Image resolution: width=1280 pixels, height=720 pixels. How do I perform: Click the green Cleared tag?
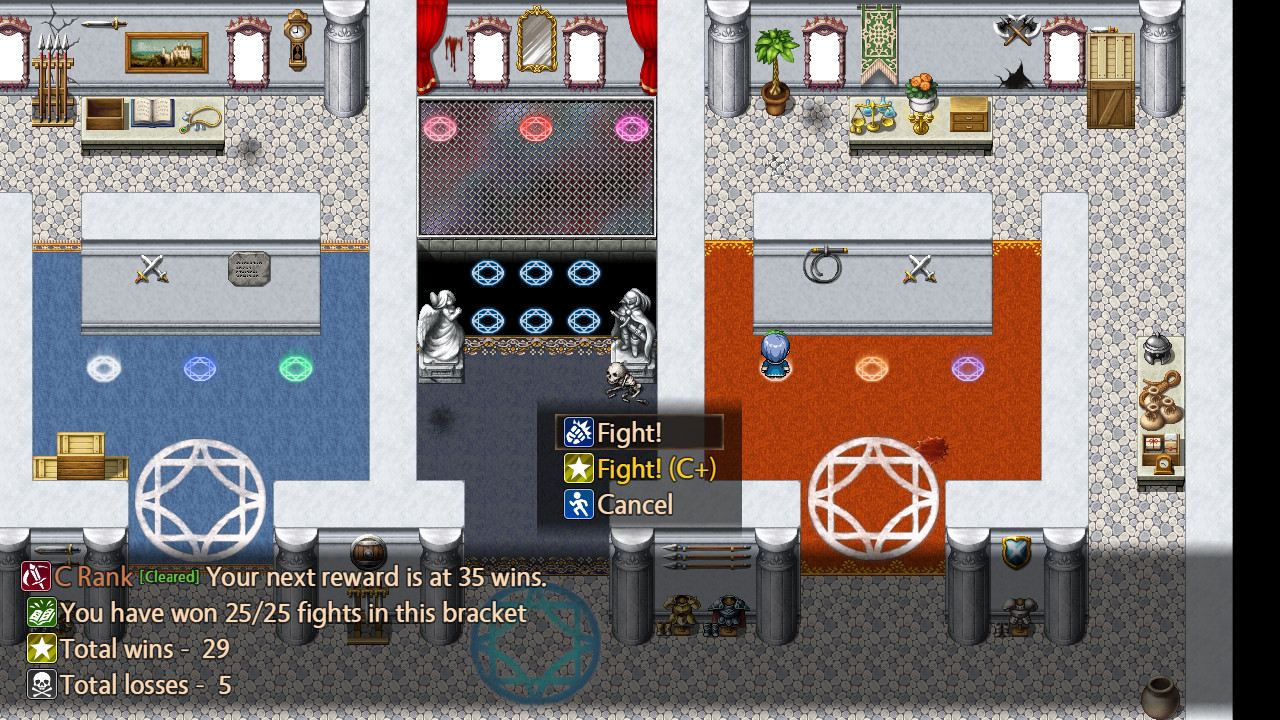[x=169, y=577]
